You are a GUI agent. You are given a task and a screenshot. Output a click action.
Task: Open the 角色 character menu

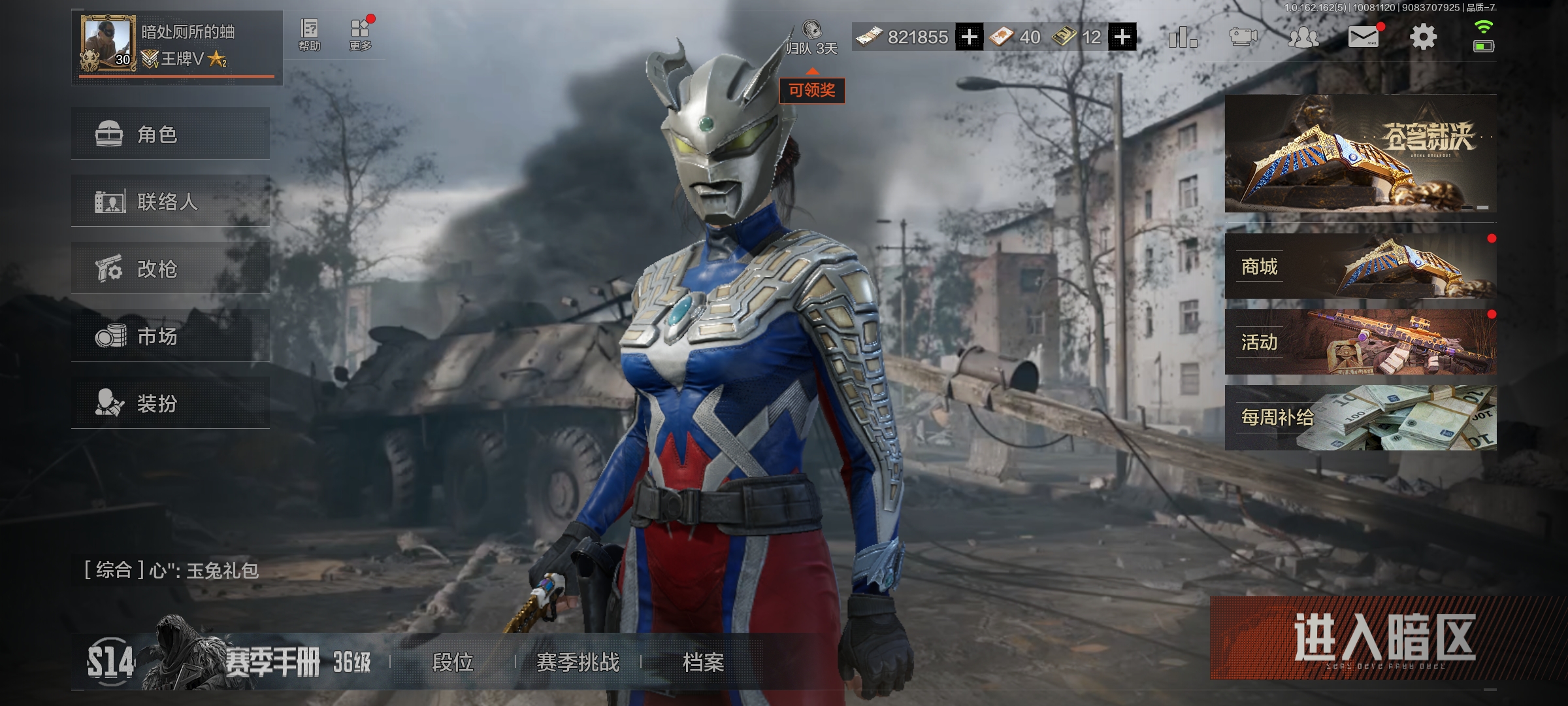click(x=170, y=134)
